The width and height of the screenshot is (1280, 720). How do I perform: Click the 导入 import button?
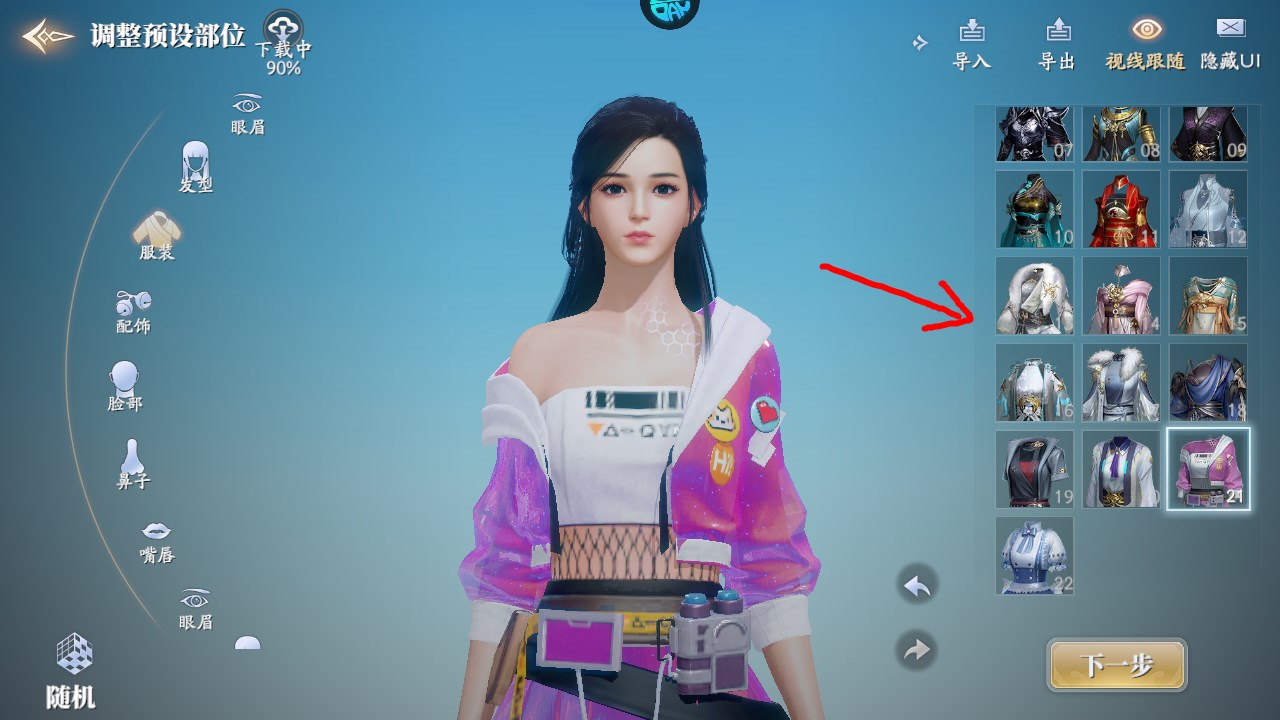[x=971, y=44]
